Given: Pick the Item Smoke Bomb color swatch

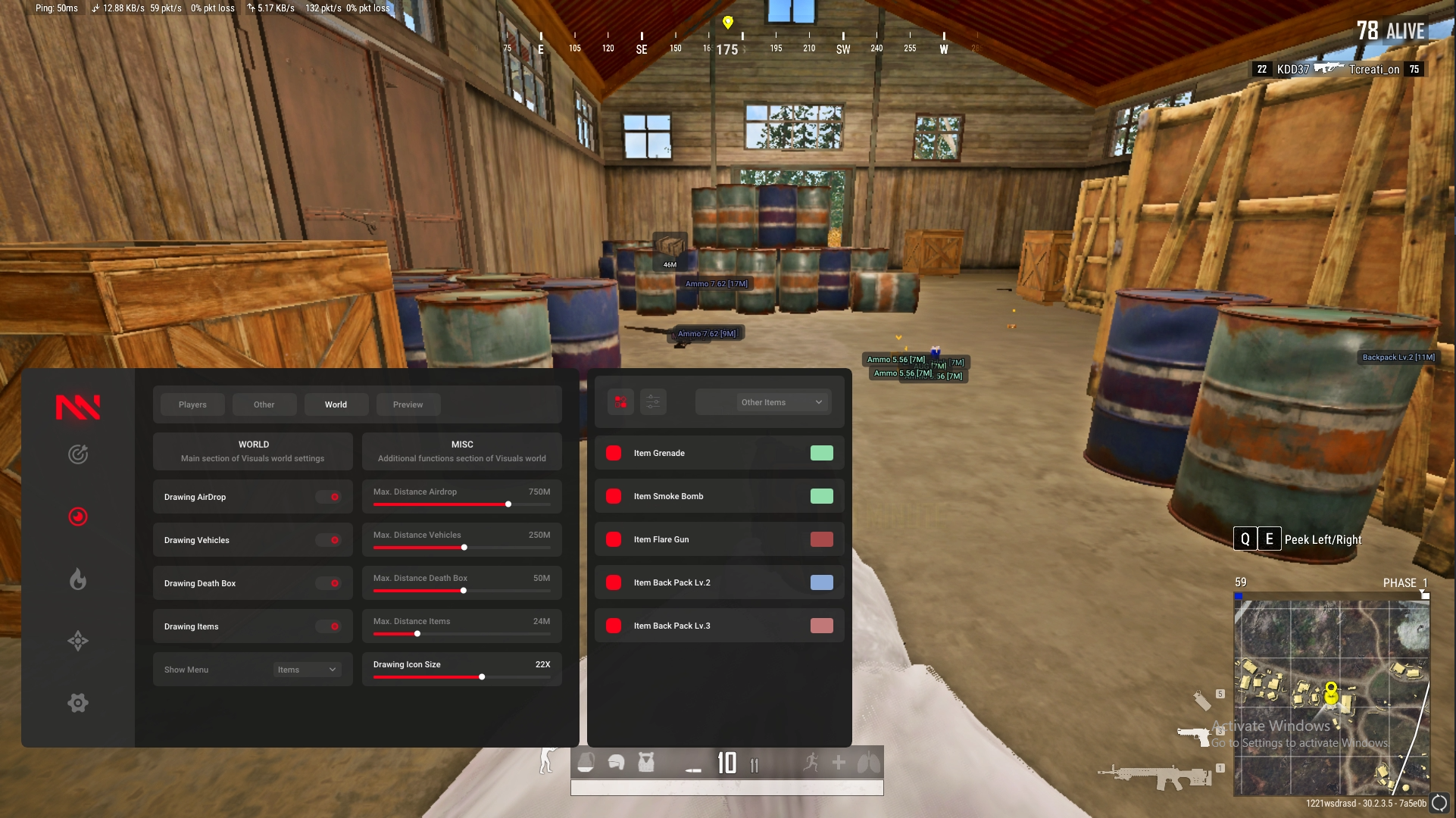Looking at the screenshot, I should click(x=821, y=496).
